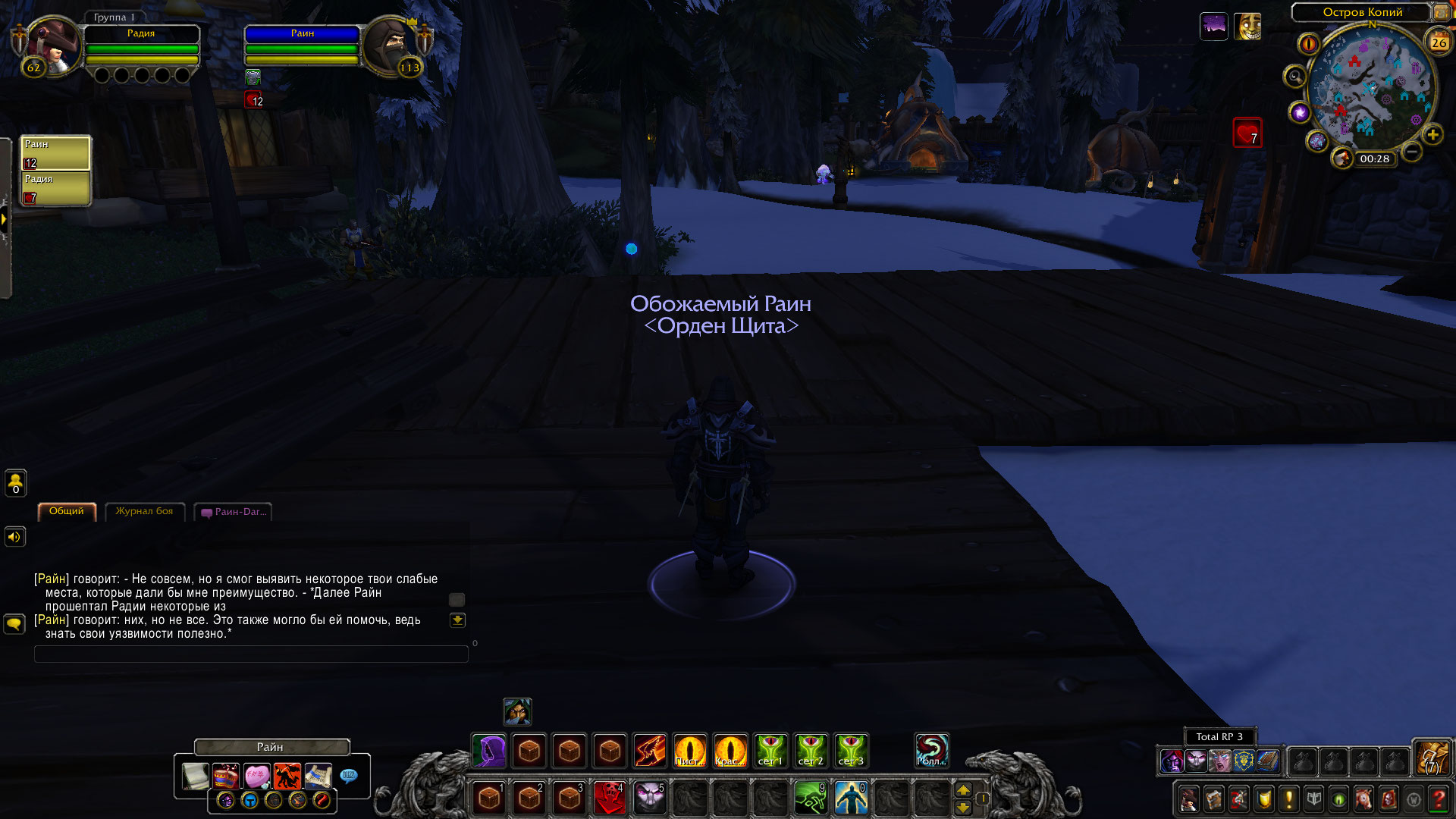This screenshot has height=819, width=1456.
Task: Zoom out the minimap with minus button
Action: click(1411, 152)
